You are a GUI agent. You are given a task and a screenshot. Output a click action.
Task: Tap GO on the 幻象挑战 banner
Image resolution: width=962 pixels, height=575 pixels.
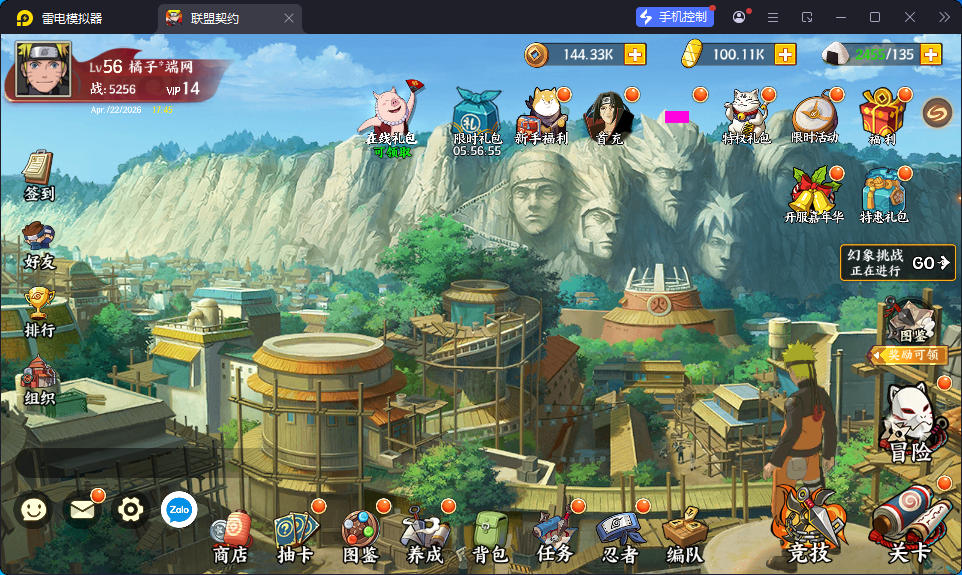(x=930, y=263)
